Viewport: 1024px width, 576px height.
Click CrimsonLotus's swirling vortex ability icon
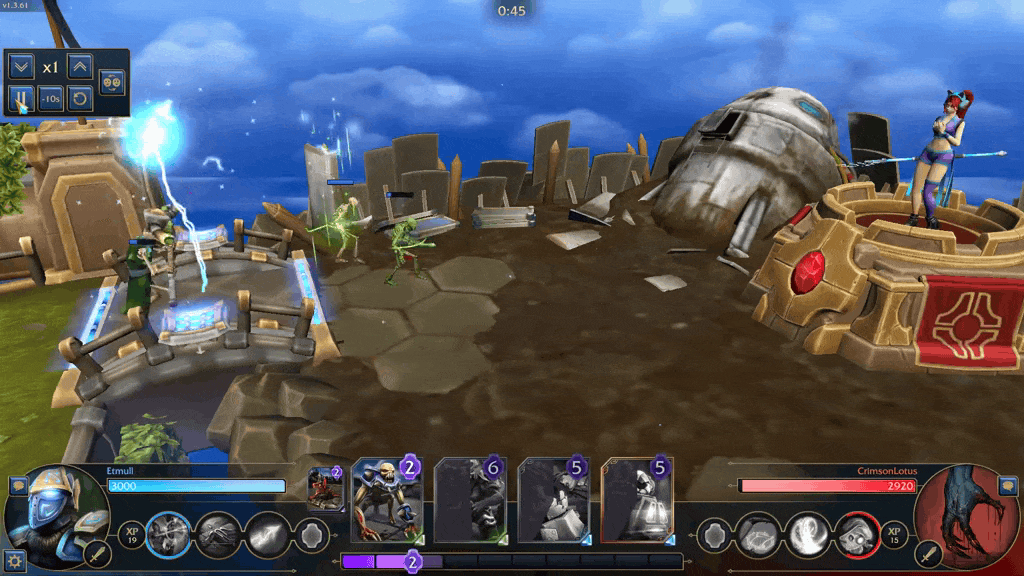pos(807,535)
